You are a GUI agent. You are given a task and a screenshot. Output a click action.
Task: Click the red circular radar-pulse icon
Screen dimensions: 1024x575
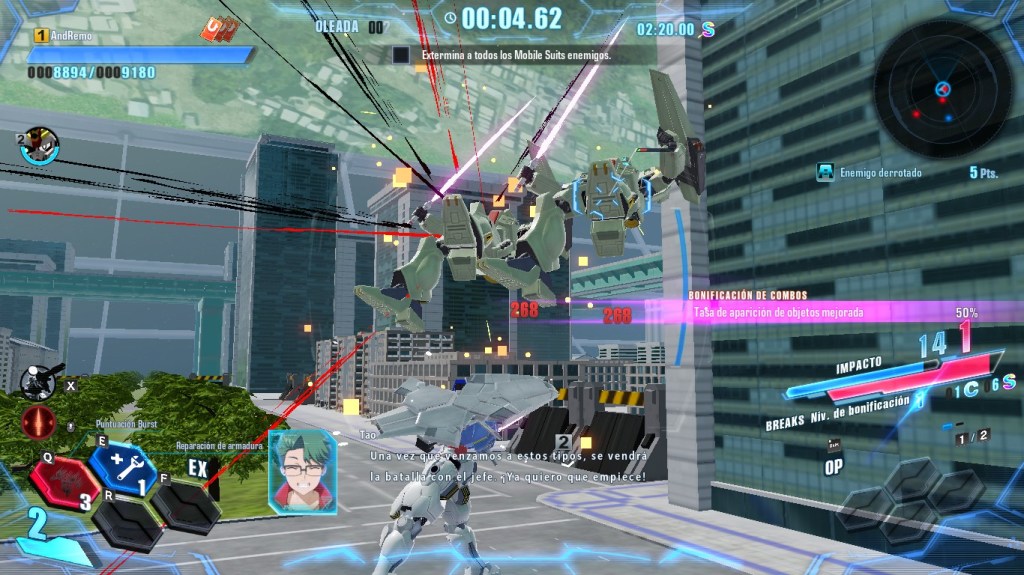click(x=38, y=422)
